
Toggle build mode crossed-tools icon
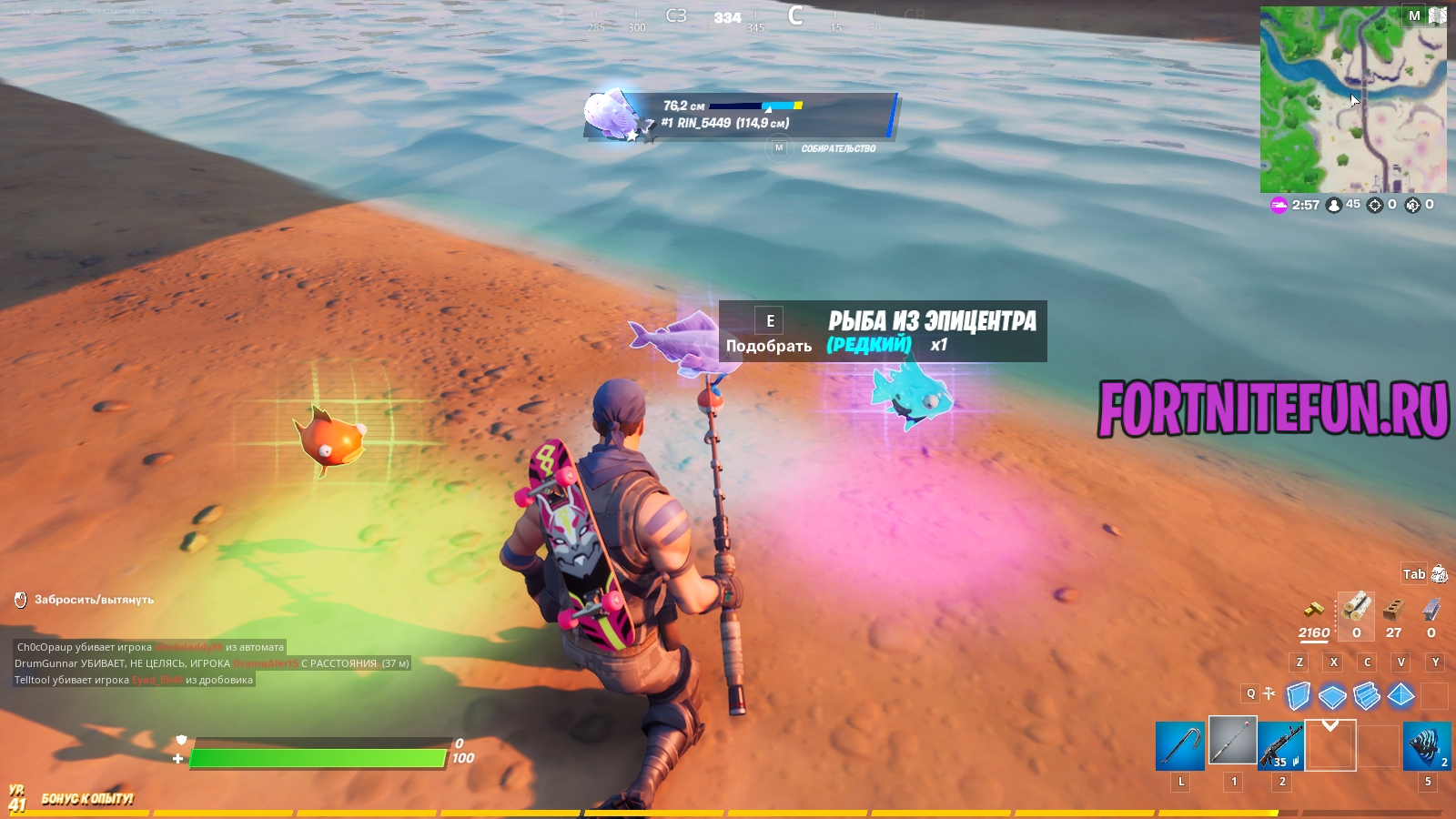coord(1269,693)
